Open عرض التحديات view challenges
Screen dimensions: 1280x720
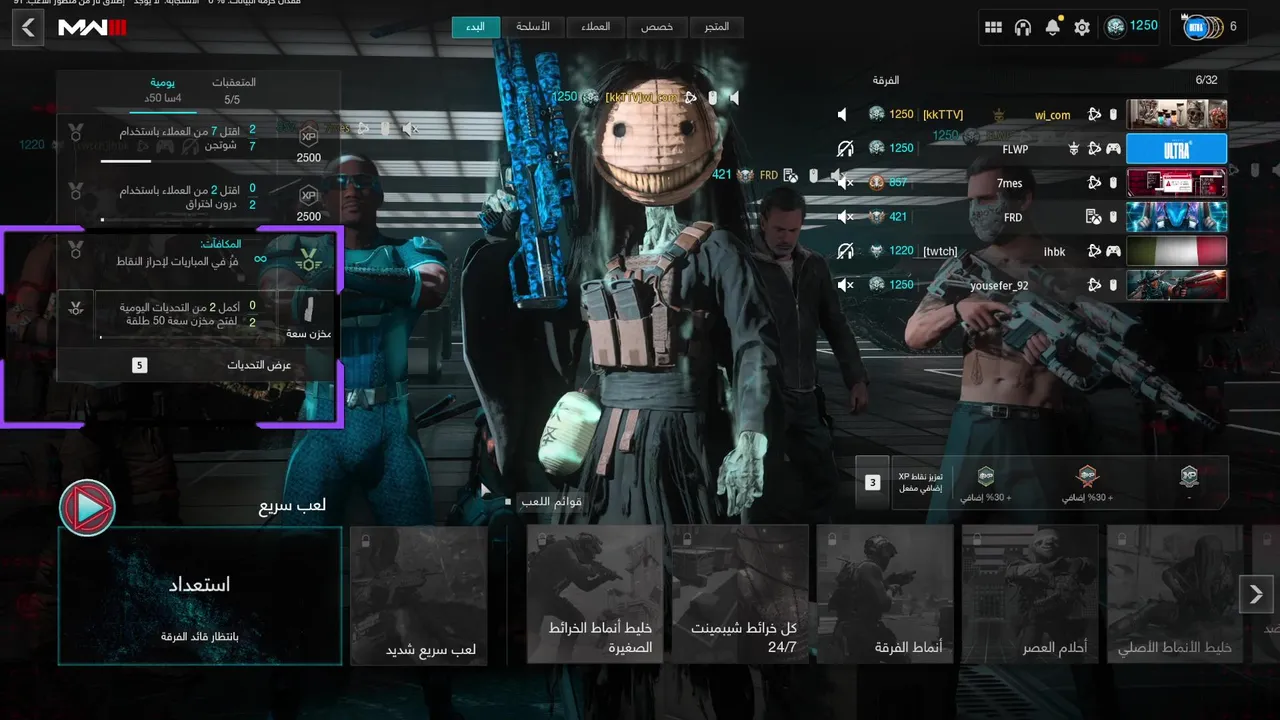(198, 365)
